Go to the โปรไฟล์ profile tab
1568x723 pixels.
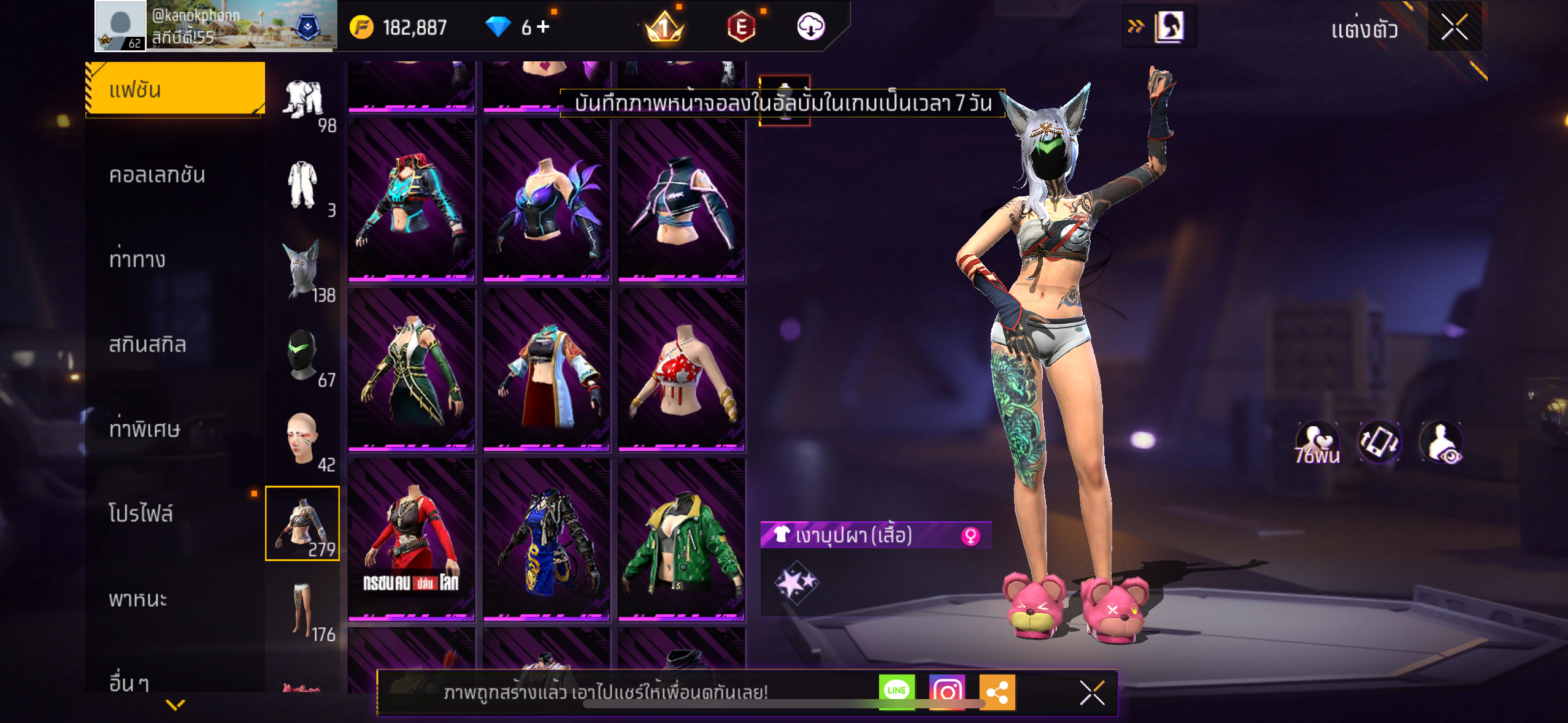141,513
